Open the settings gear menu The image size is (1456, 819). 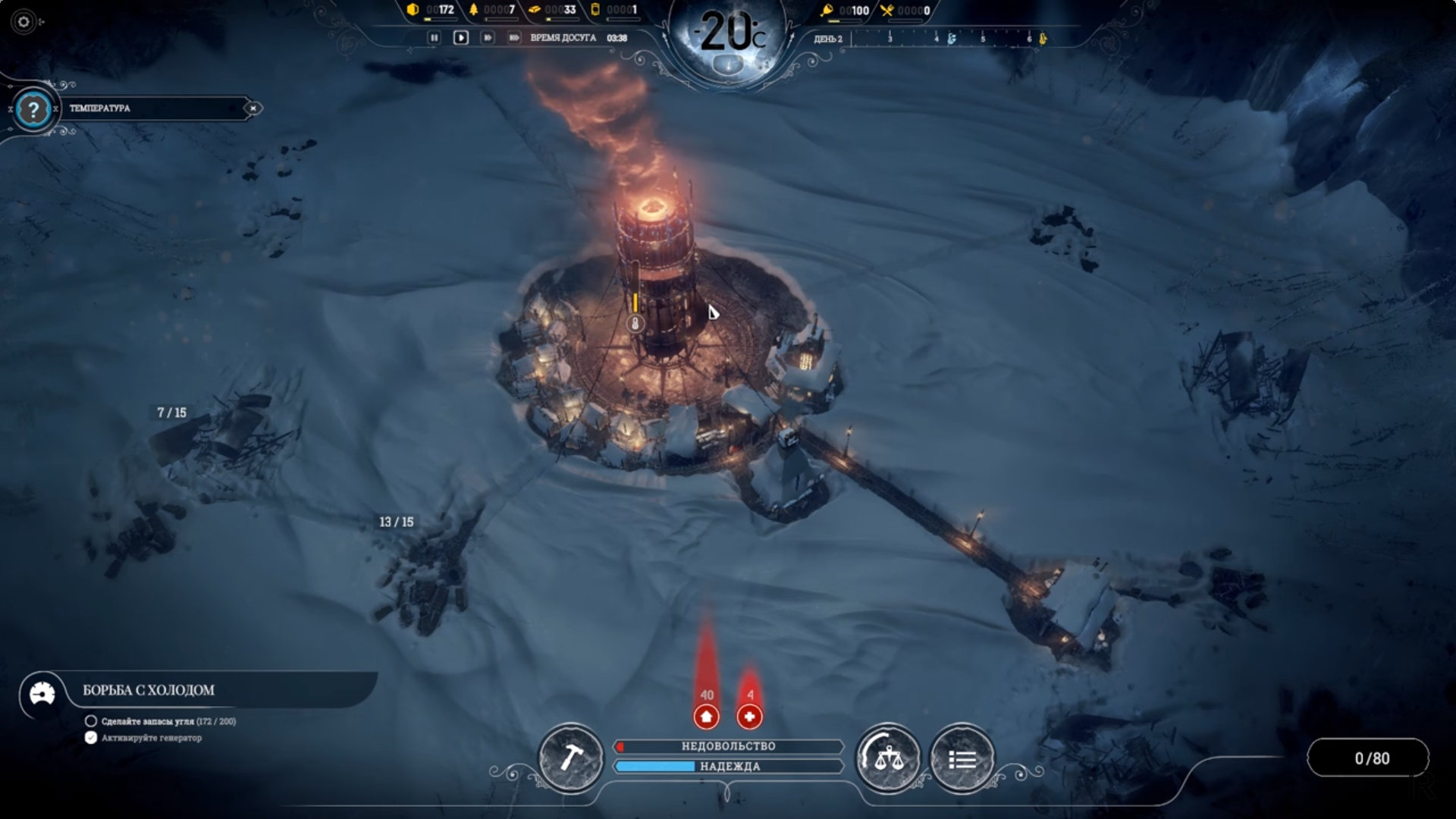(24, 22)
